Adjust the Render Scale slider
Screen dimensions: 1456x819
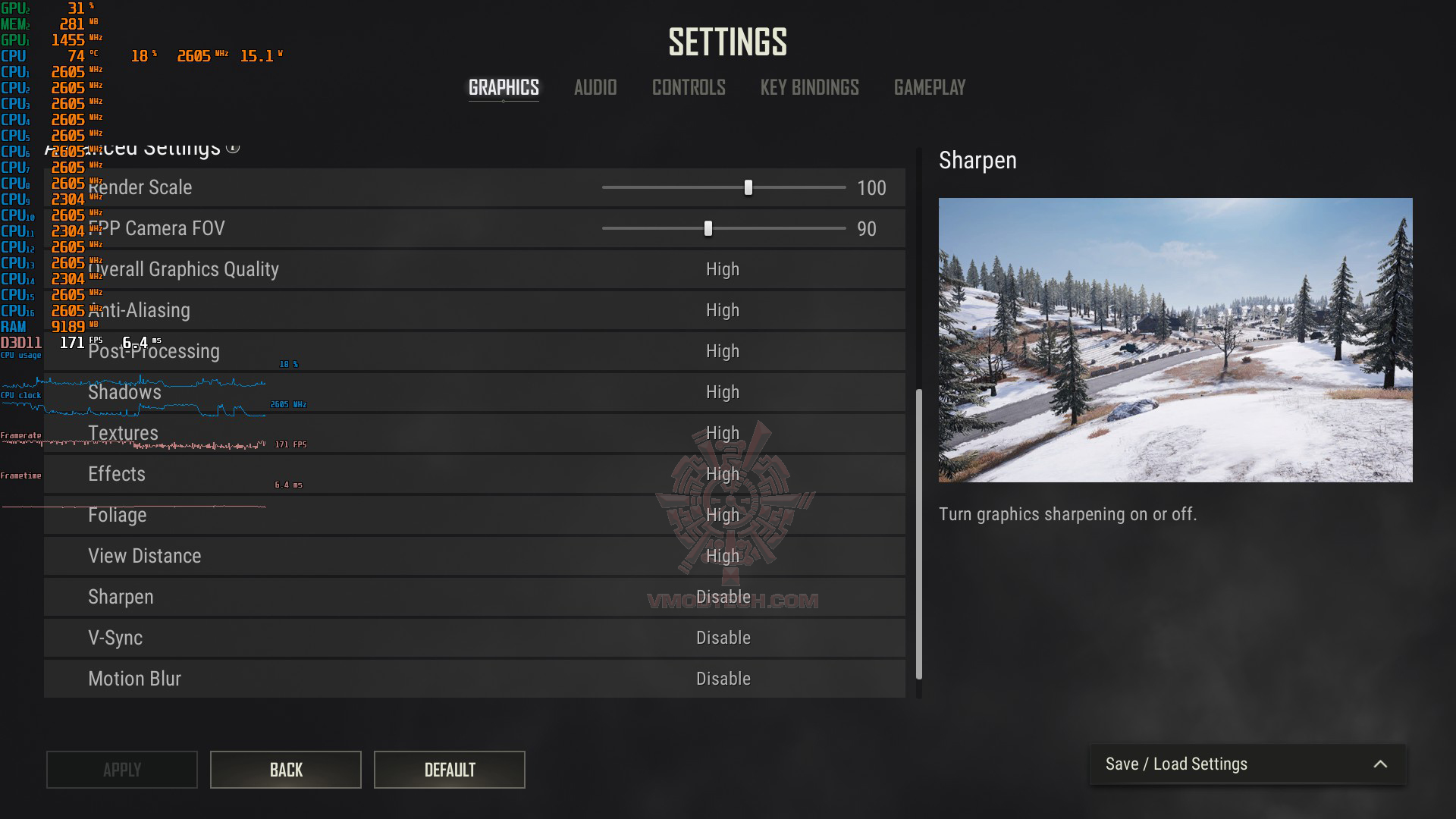[x=748, y=187]
